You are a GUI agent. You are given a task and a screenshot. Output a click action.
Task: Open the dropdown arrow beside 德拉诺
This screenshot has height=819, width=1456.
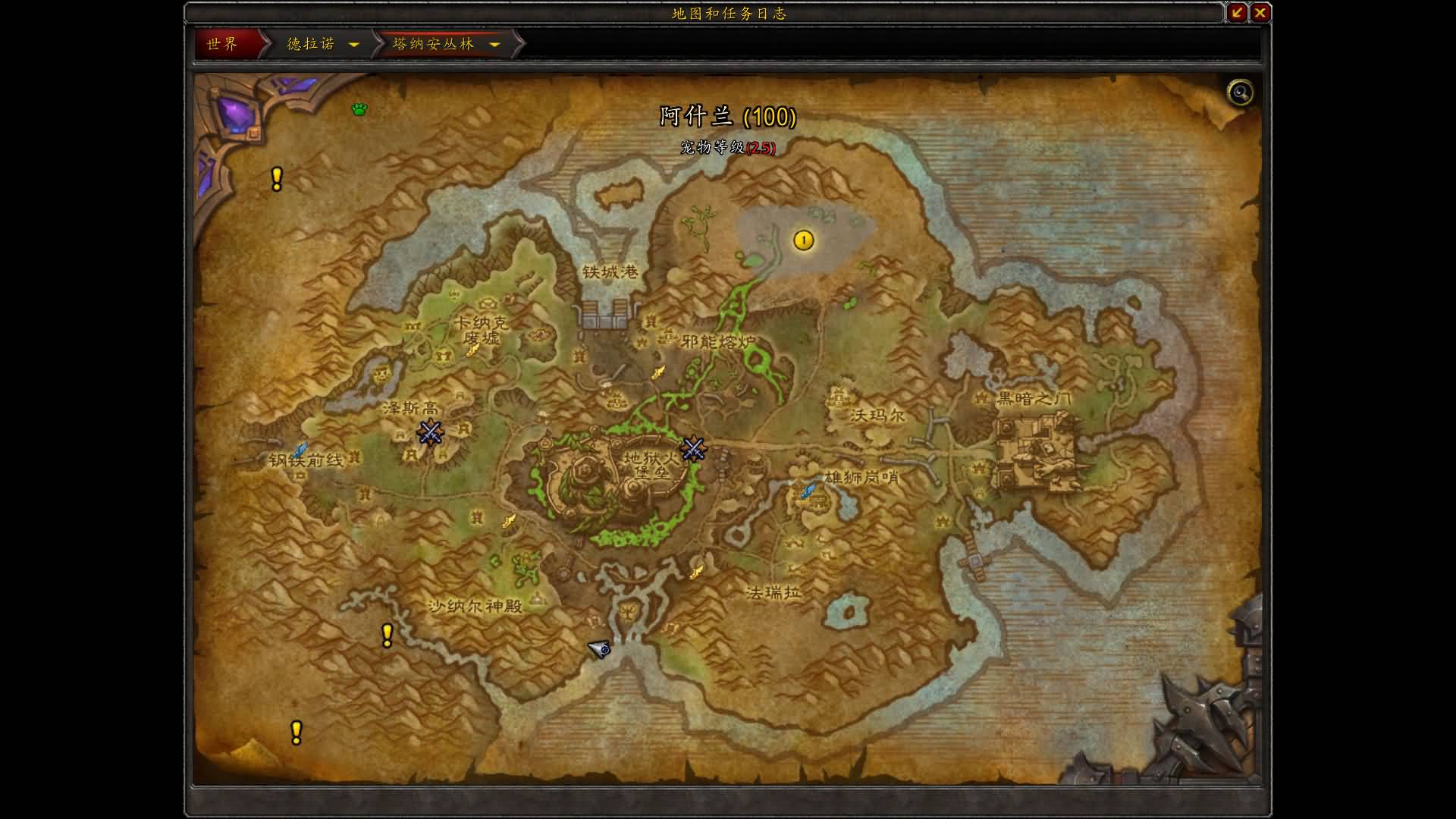[x=353, y=45]
